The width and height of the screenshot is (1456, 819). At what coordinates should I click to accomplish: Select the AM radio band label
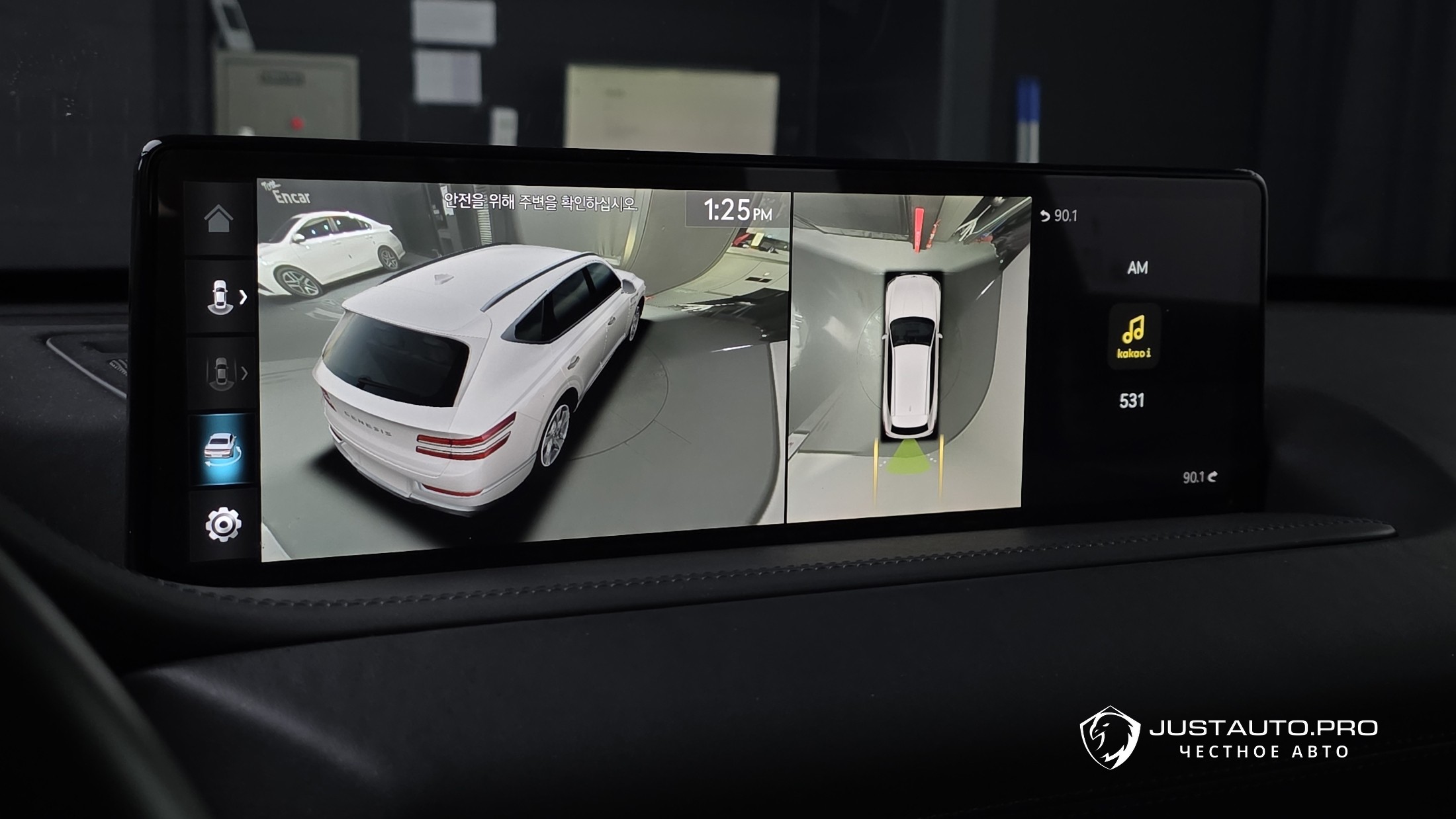coord(1137,267)
